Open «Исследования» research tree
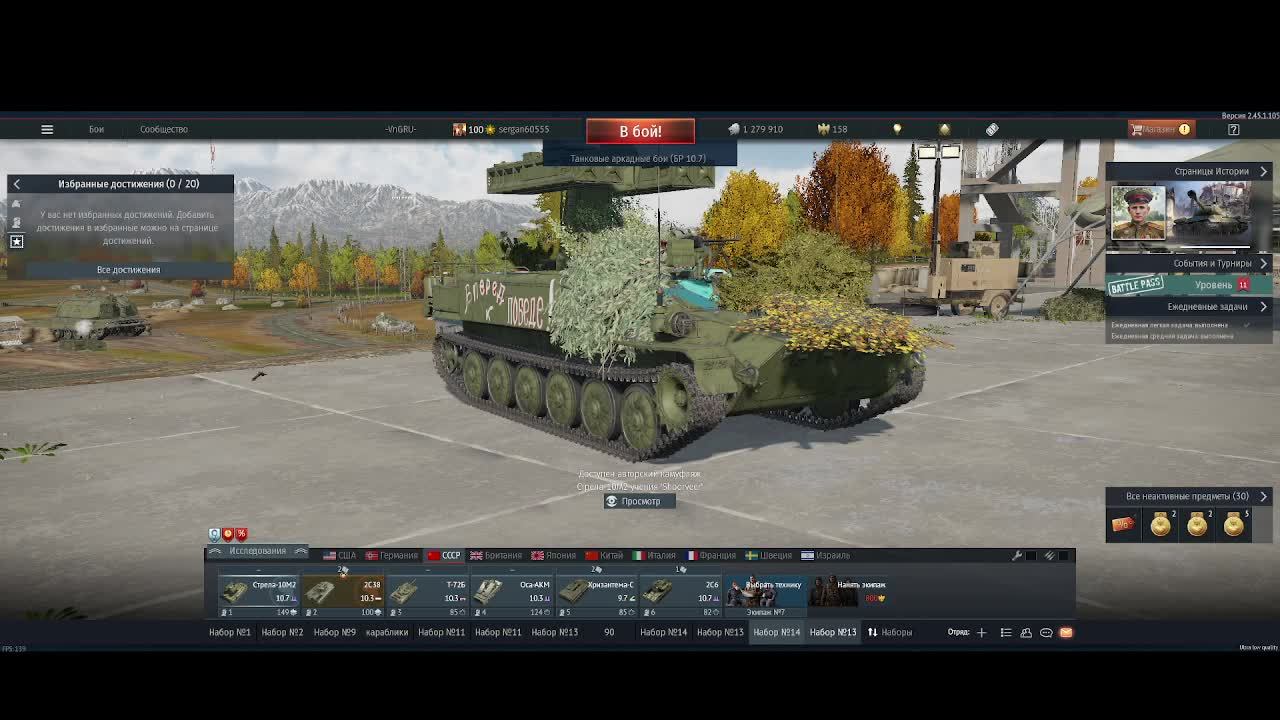The width and height of the screenshot is (1280, 720). tap(257, 551)
